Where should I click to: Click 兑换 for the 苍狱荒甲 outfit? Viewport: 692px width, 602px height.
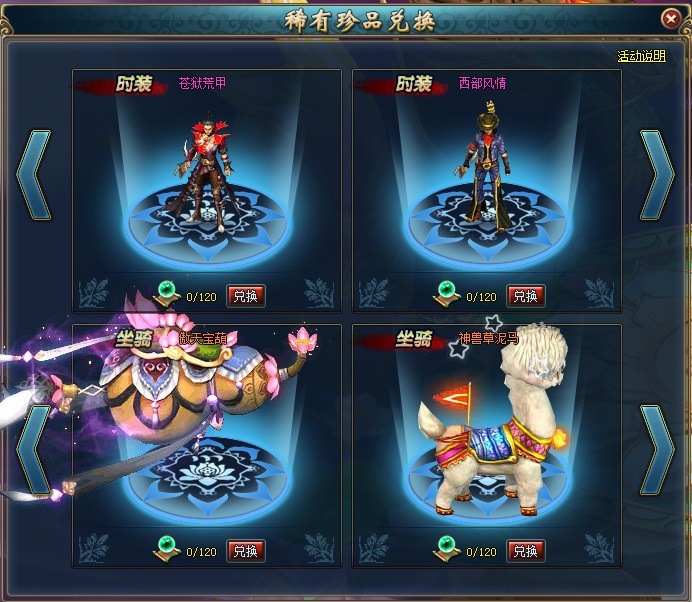point(246,296)
